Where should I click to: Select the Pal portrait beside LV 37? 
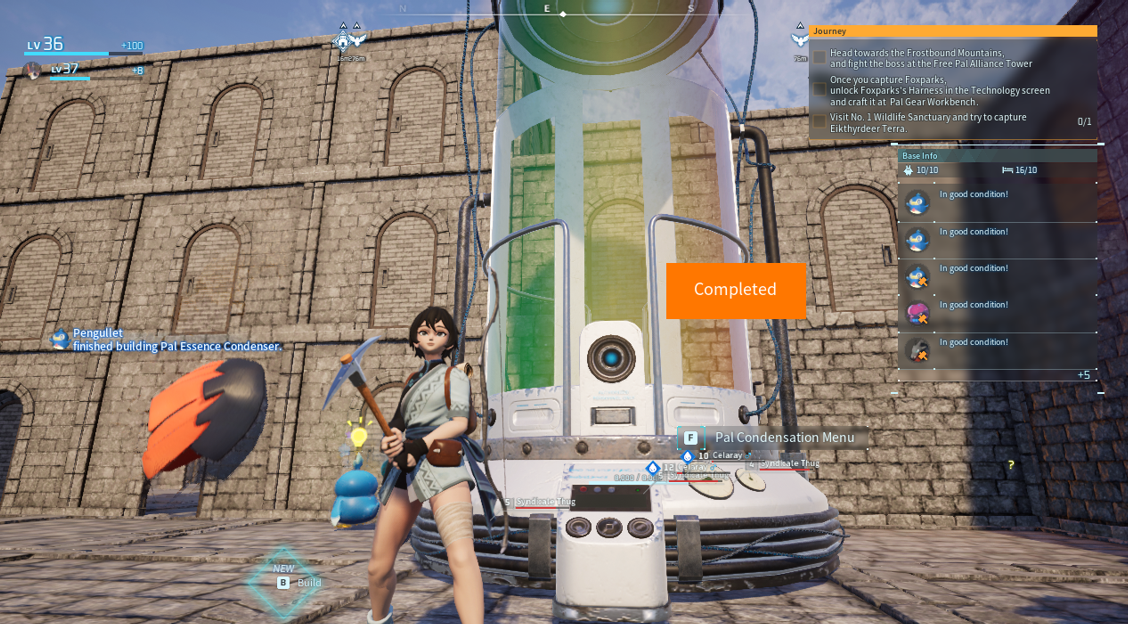tap(33, 70)
